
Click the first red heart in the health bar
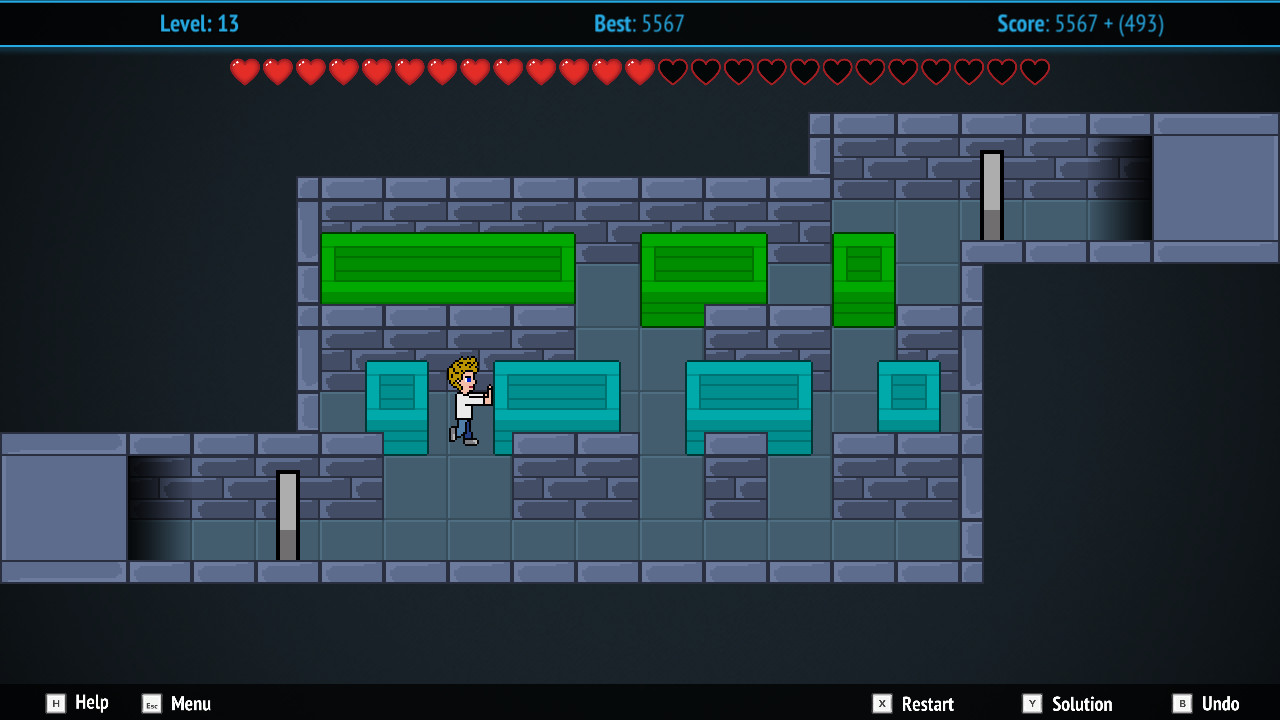(243, 71)
